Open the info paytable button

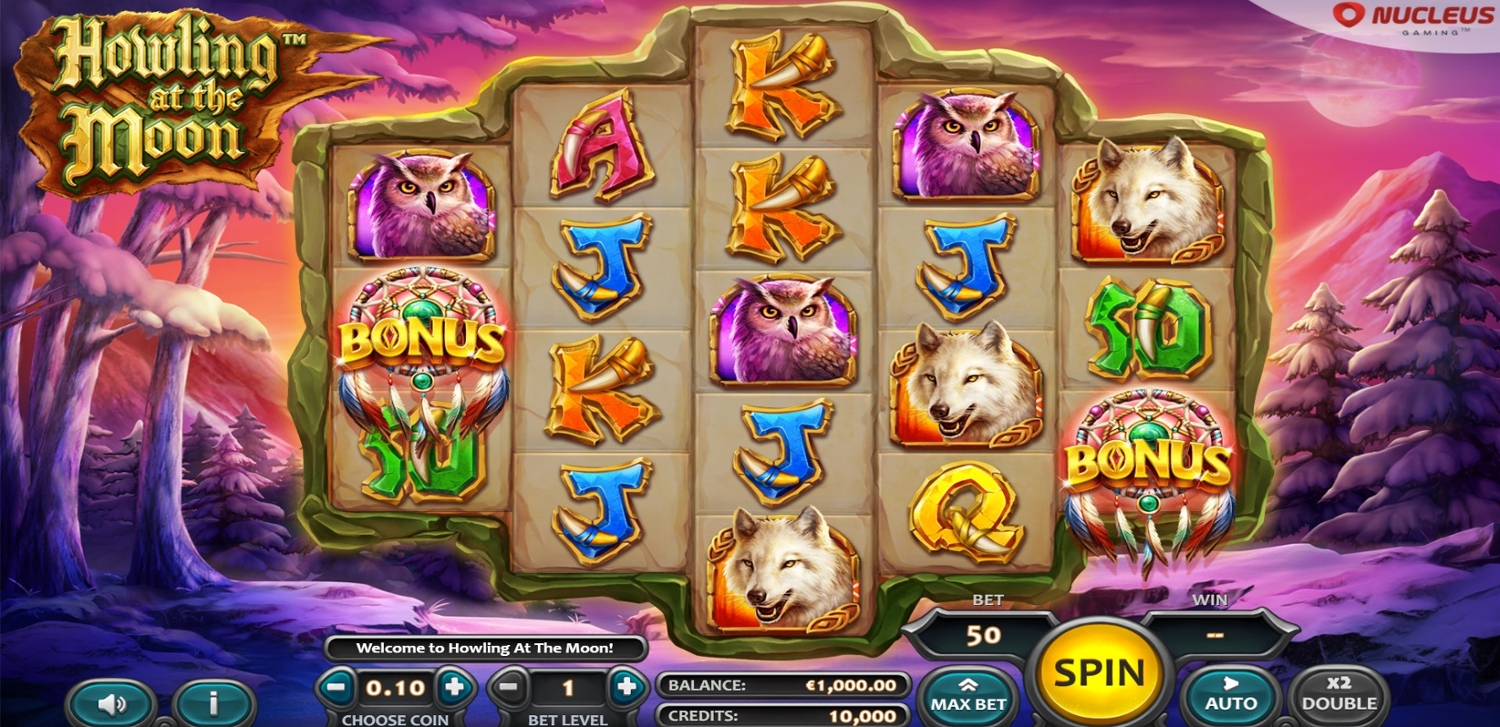coord(213,703)
